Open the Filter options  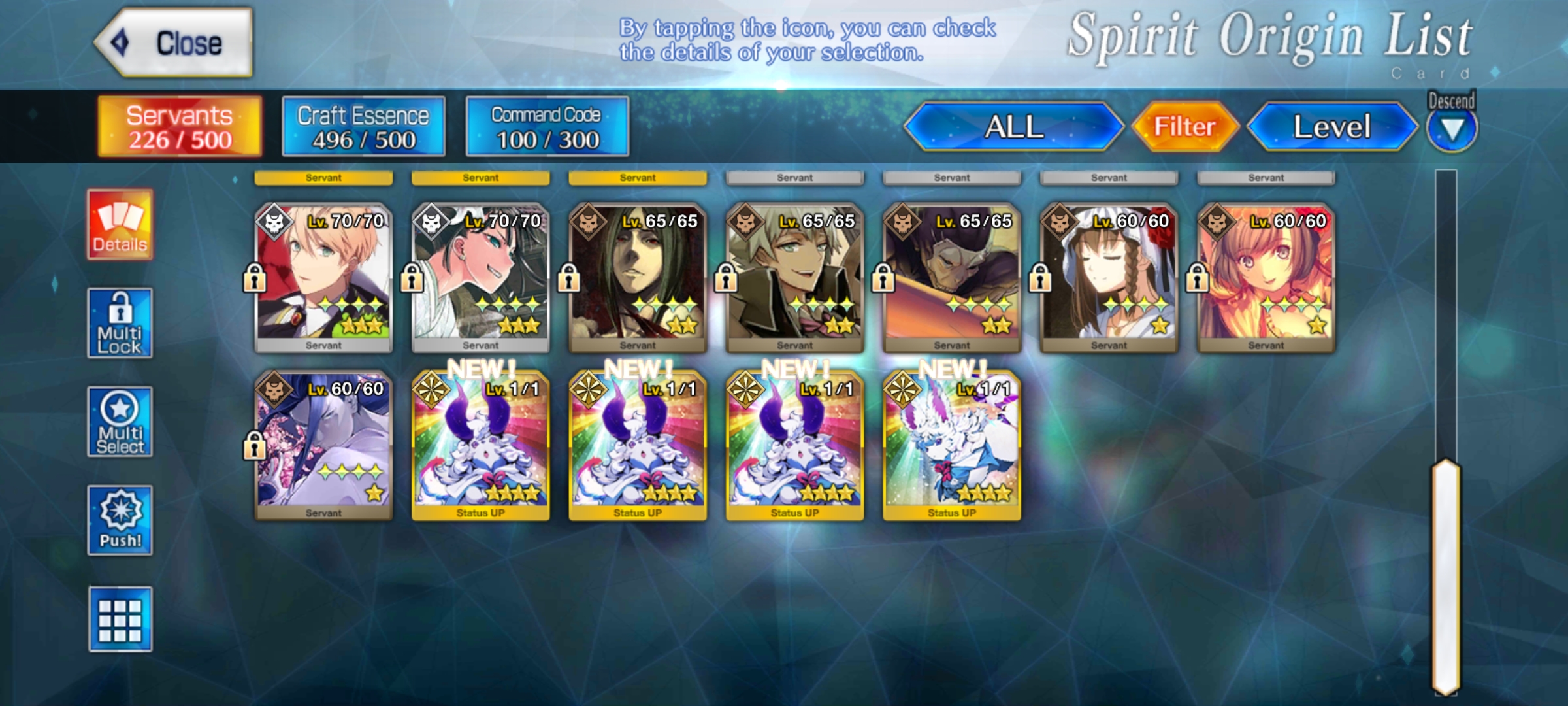pyautogui.click(x=1184, y=127)
